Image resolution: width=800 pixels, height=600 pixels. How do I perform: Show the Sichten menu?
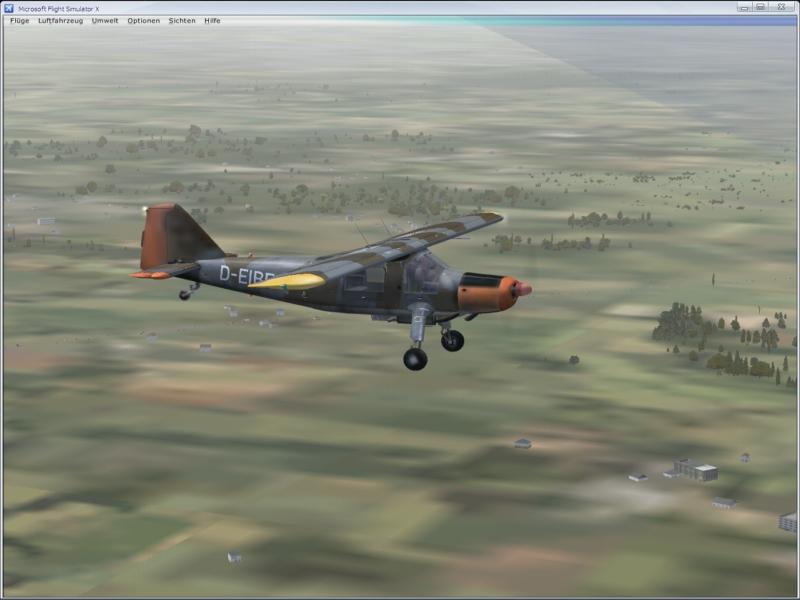tap(182, 20)
